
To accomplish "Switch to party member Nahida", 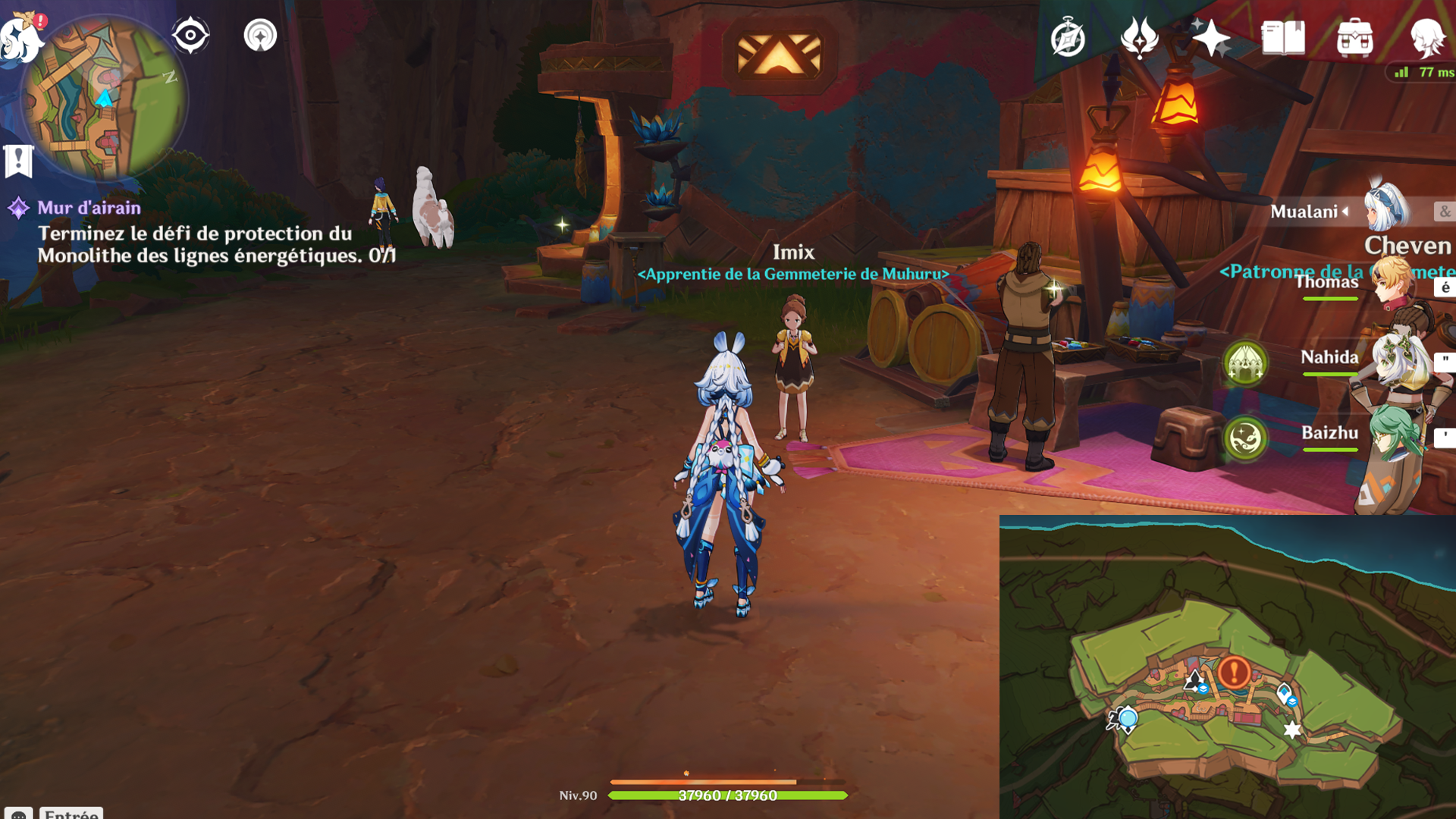I will point(1329,358).
